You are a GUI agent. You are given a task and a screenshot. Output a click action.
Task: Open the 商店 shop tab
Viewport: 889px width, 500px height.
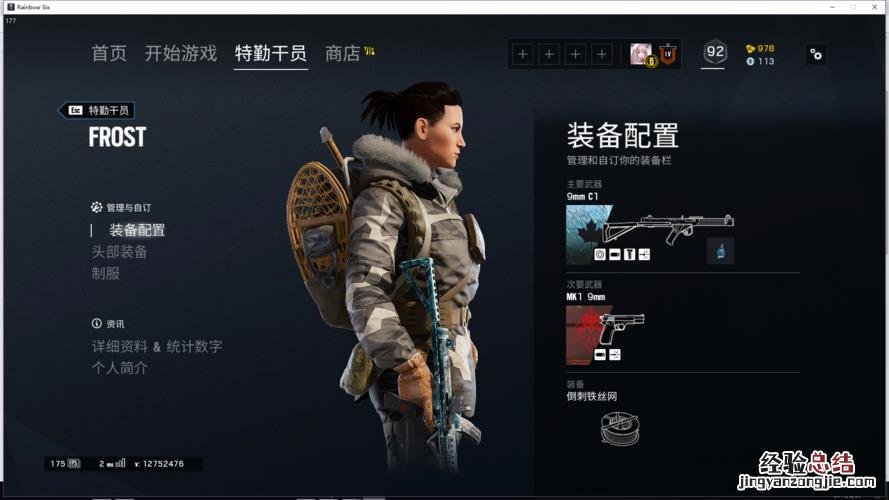point(343,54)
